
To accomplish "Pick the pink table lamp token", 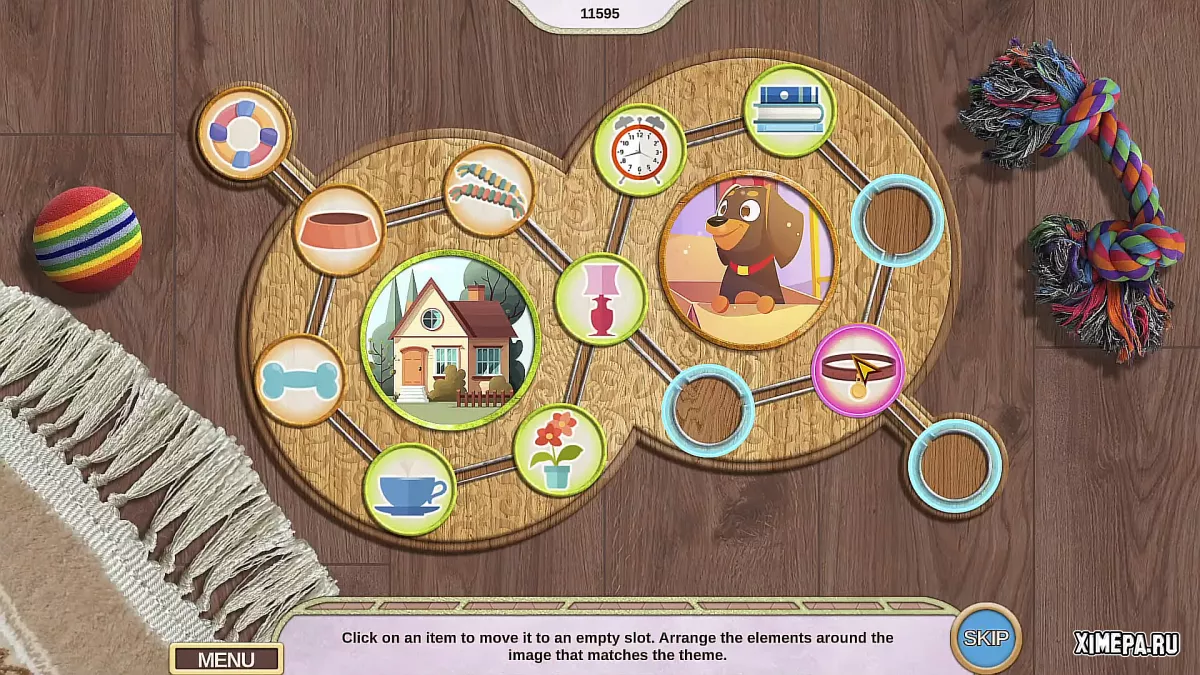I will pos(601,299).
